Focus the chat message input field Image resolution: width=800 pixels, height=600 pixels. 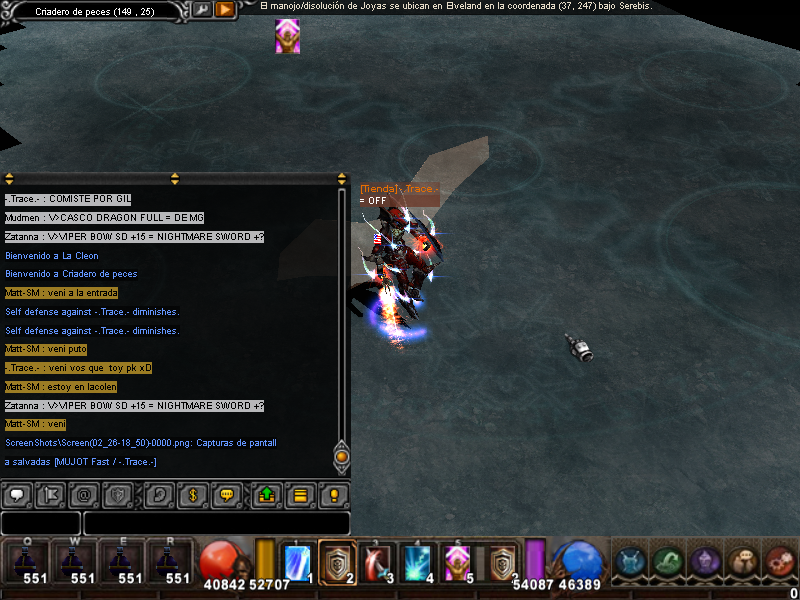(216, 523)
